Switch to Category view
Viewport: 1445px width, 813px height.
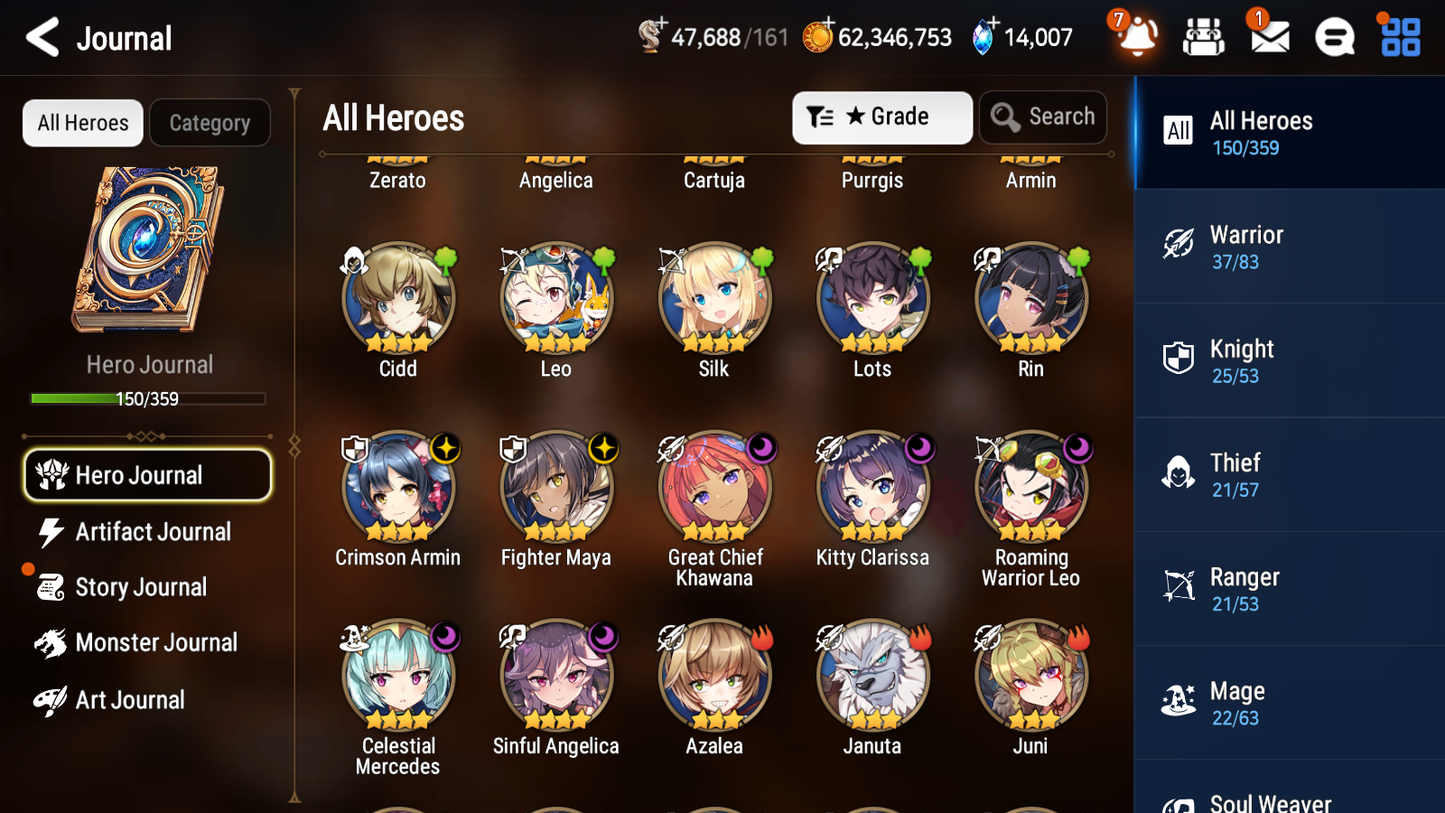click(x=210, y=123)
